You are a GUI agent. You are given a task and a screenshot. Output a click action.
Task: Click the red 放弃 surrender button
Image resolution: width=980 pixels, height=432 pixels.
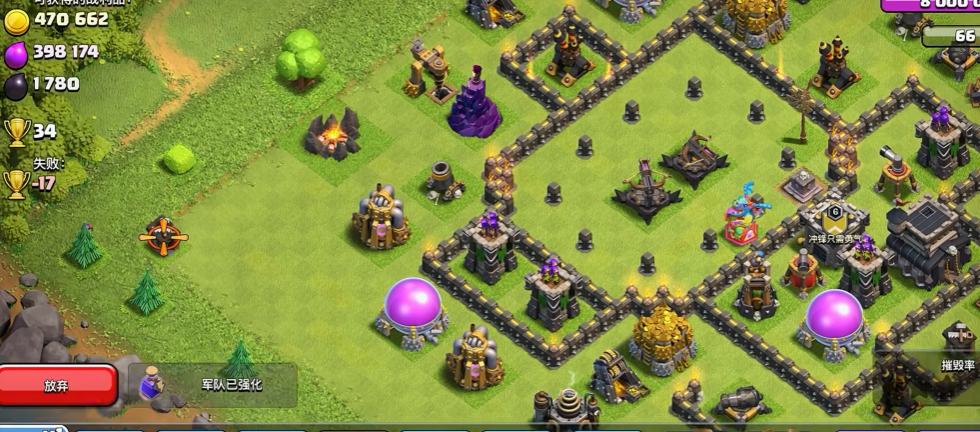pos(57,385)
